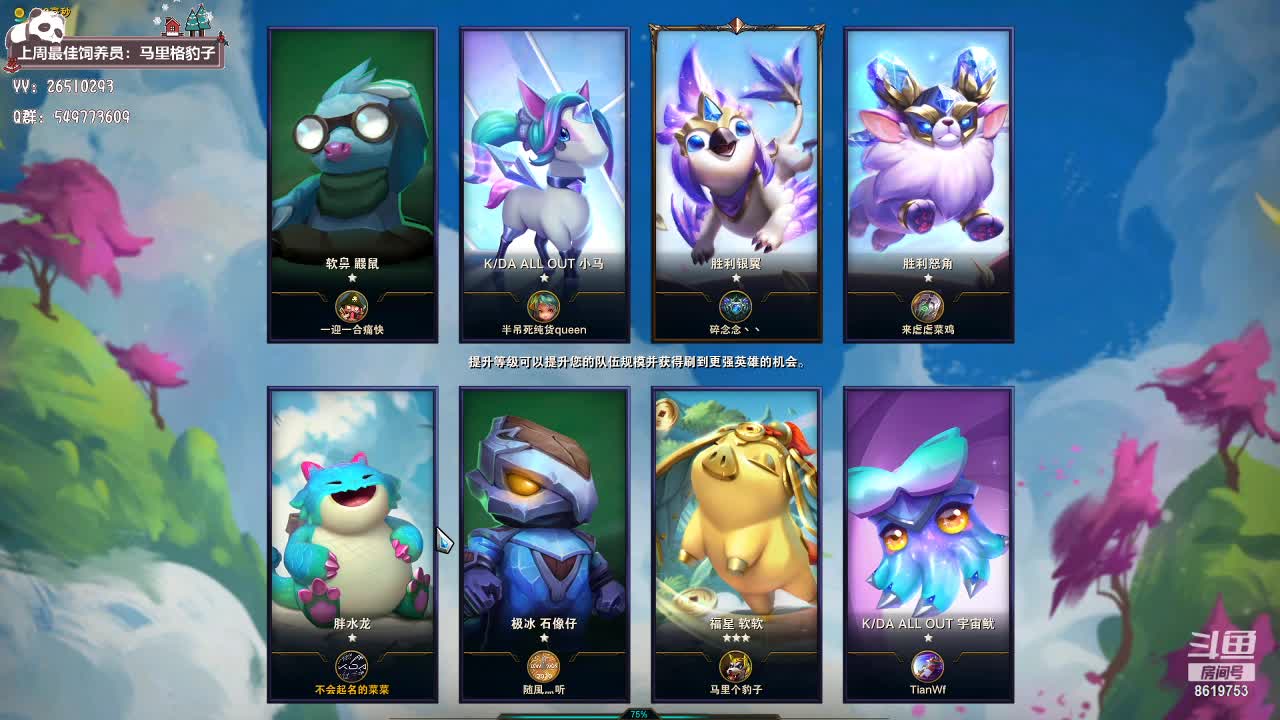
Task: Click player 一迎一合痛快's avatar icon
Action: pos(352,306)
